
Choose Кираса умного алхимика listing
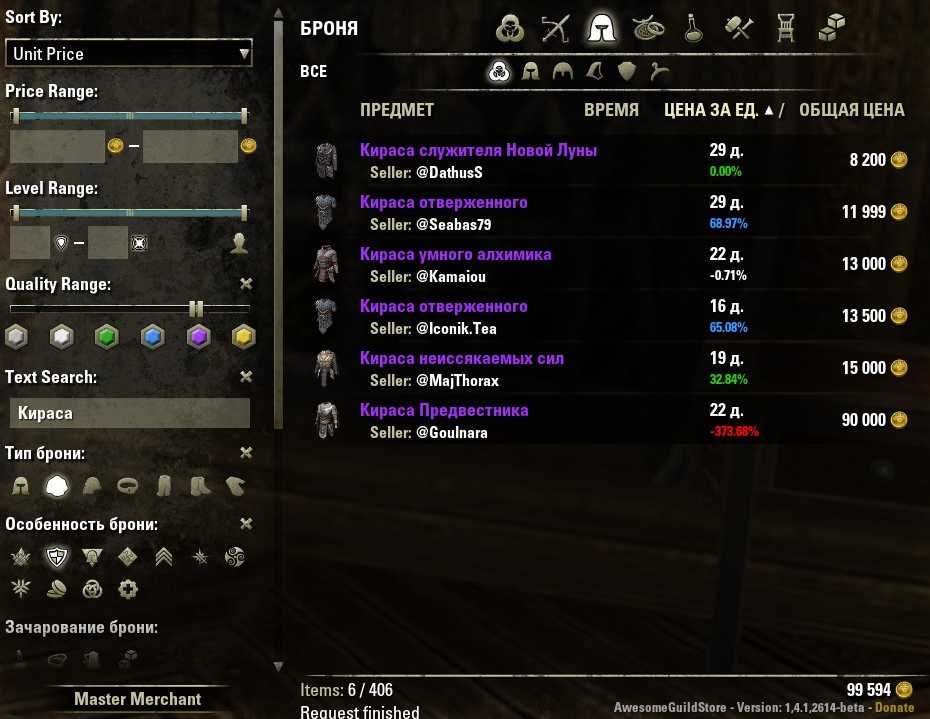[x=455, y=255]
